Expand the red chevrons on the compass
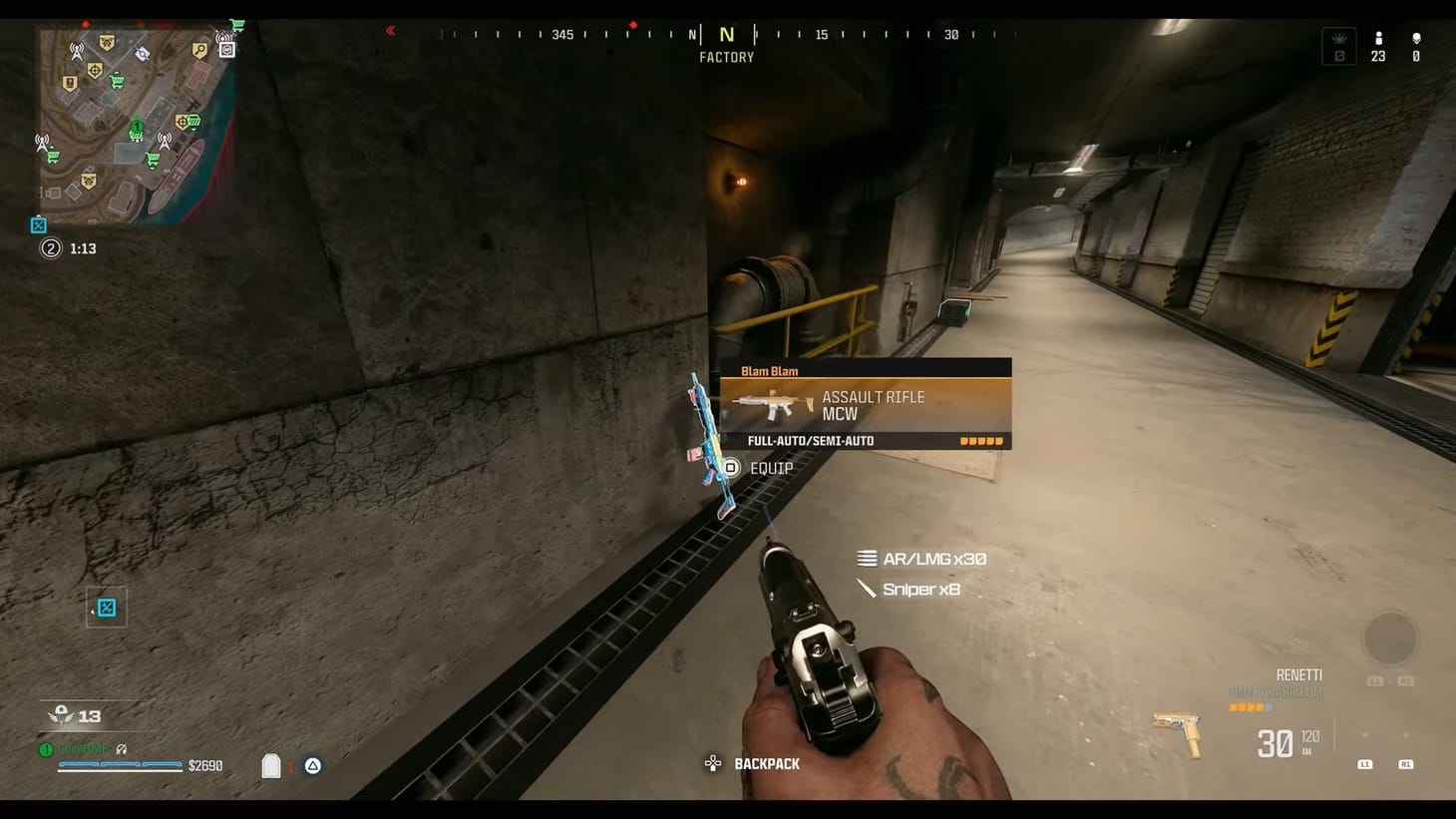 (x=389, y=31)
